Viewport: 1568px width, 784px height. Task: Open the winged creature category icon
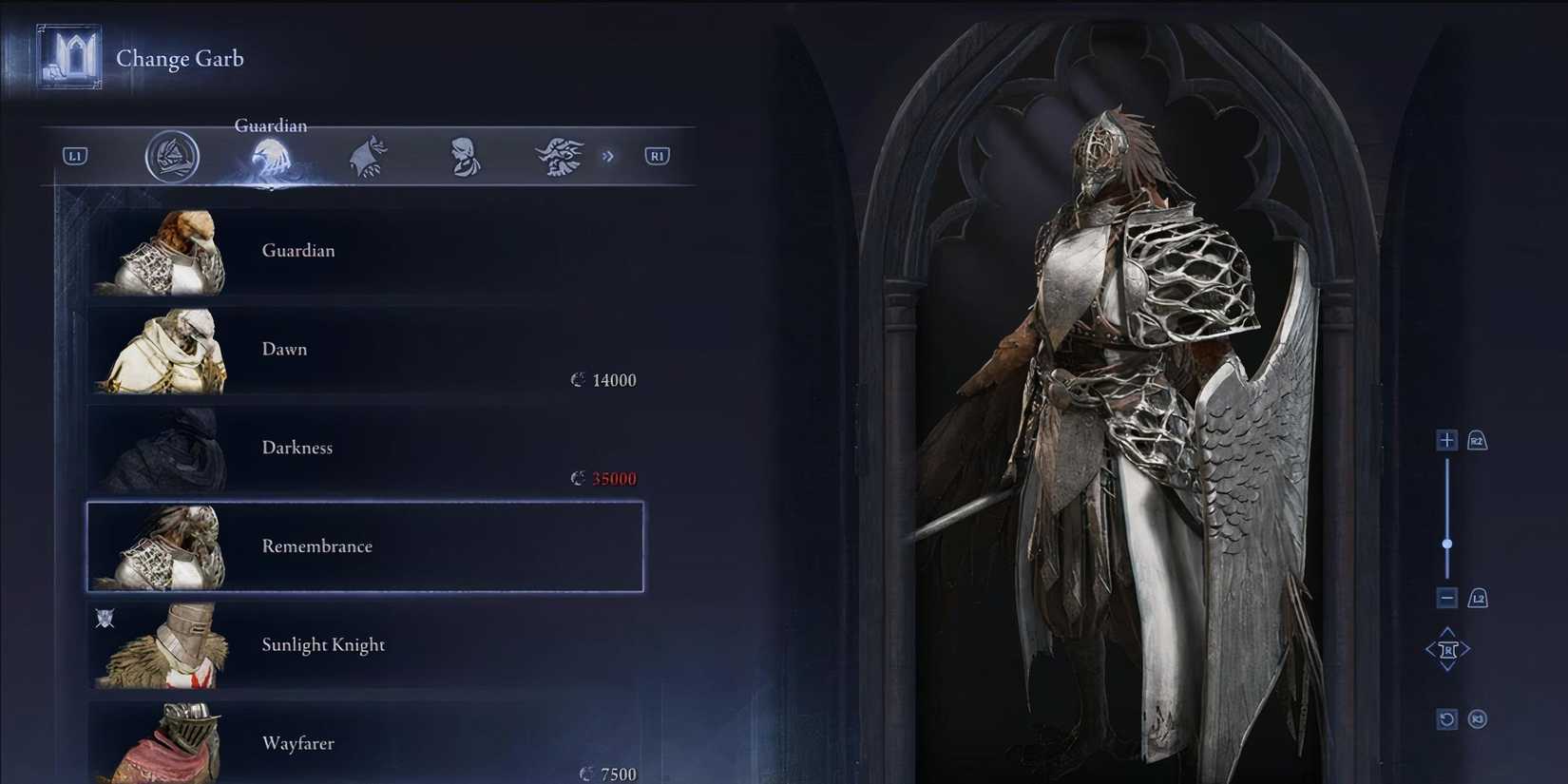(x=367, y=155)
